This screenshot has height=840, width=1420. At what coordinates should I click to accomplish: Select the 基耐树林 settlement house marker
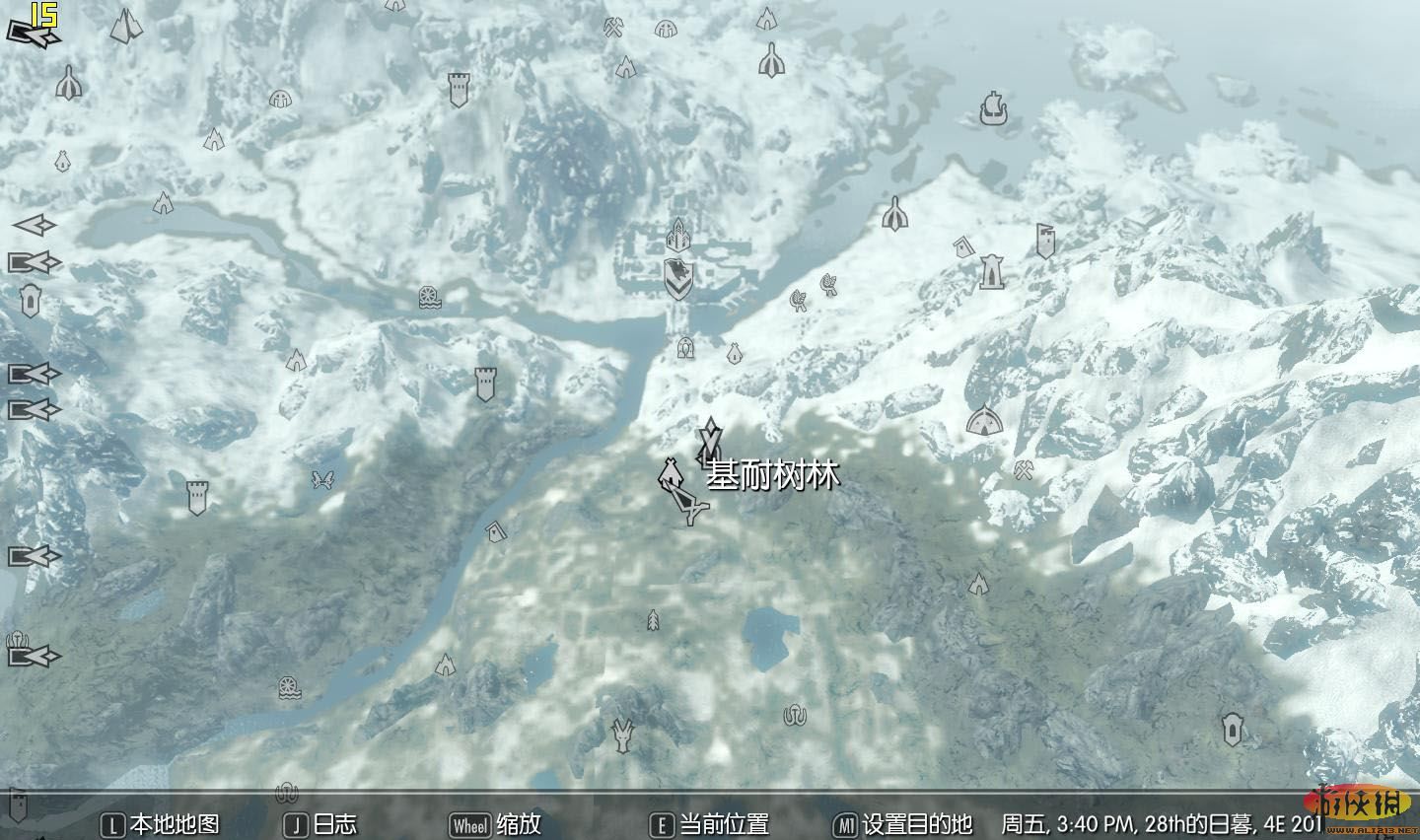point(670,473)
